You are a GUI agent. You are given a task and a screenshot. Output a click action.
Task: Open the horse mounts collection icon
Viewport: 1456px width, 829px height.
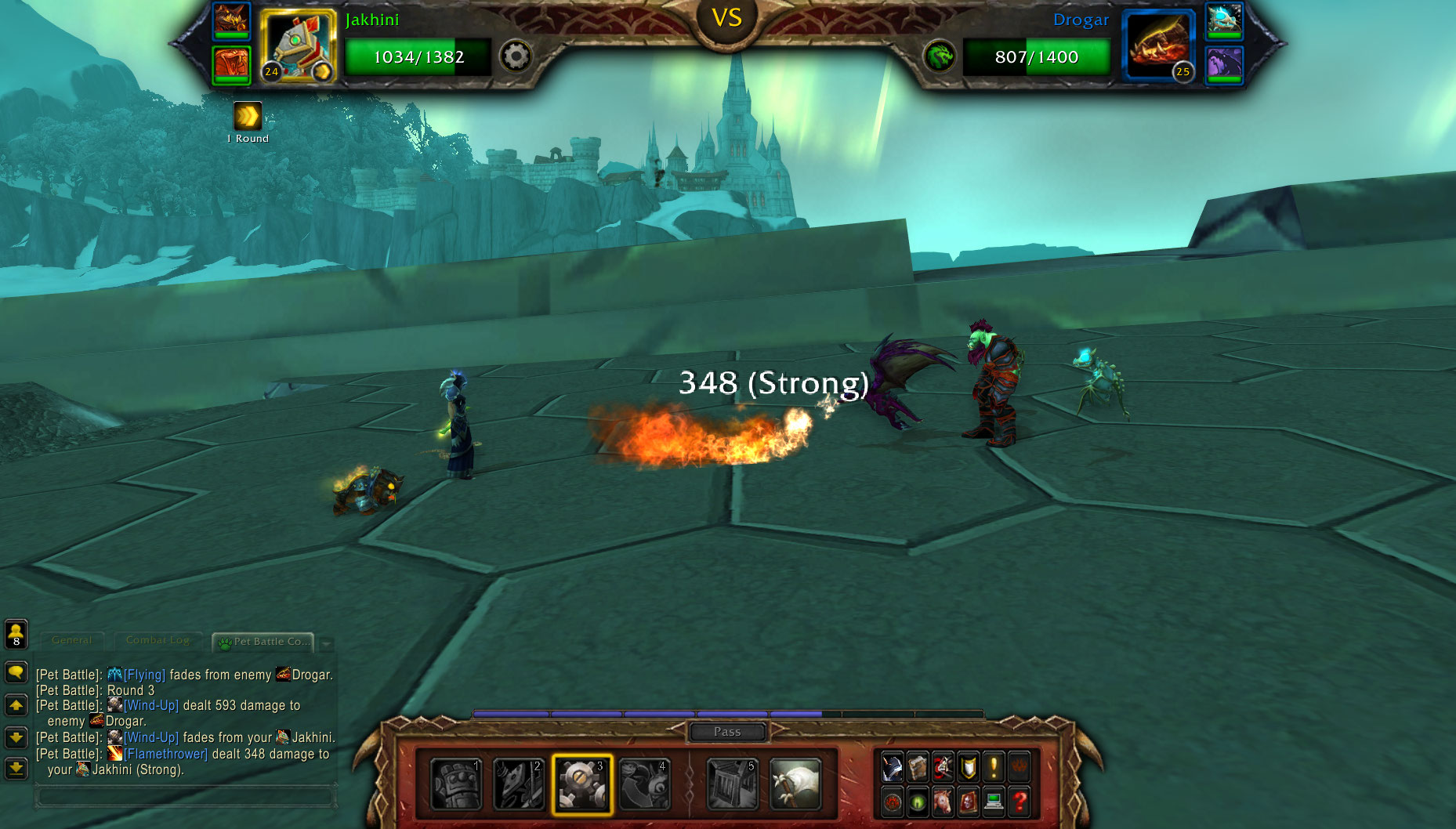[944, 802]
